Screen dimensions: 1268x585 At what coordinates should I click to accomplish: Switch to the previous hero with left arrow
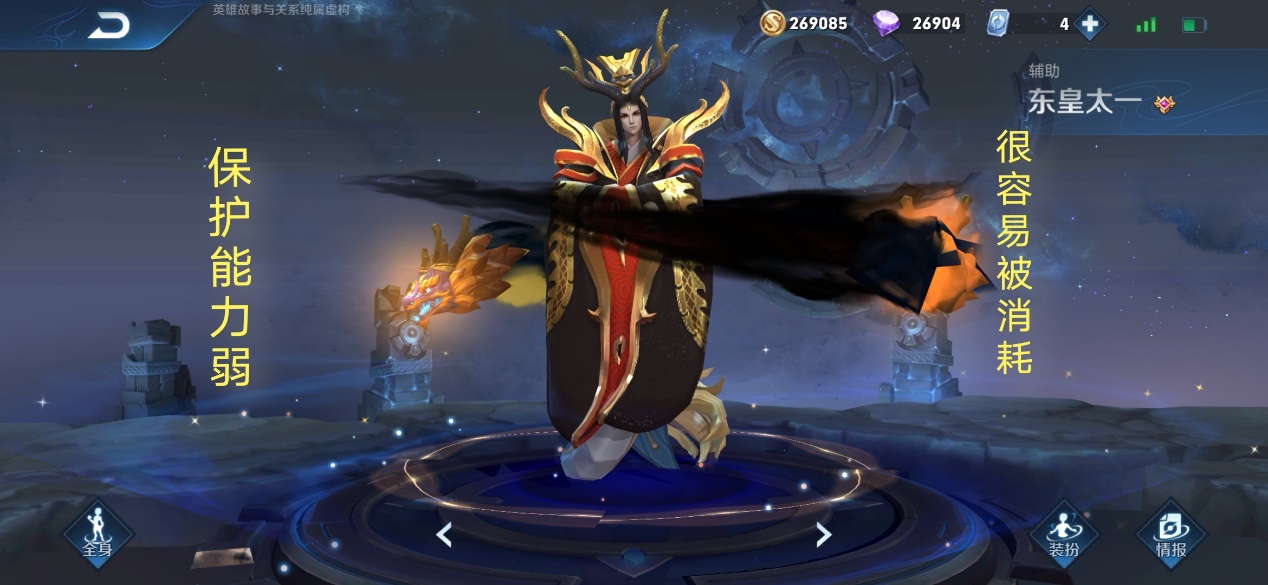tap(444, 535)
